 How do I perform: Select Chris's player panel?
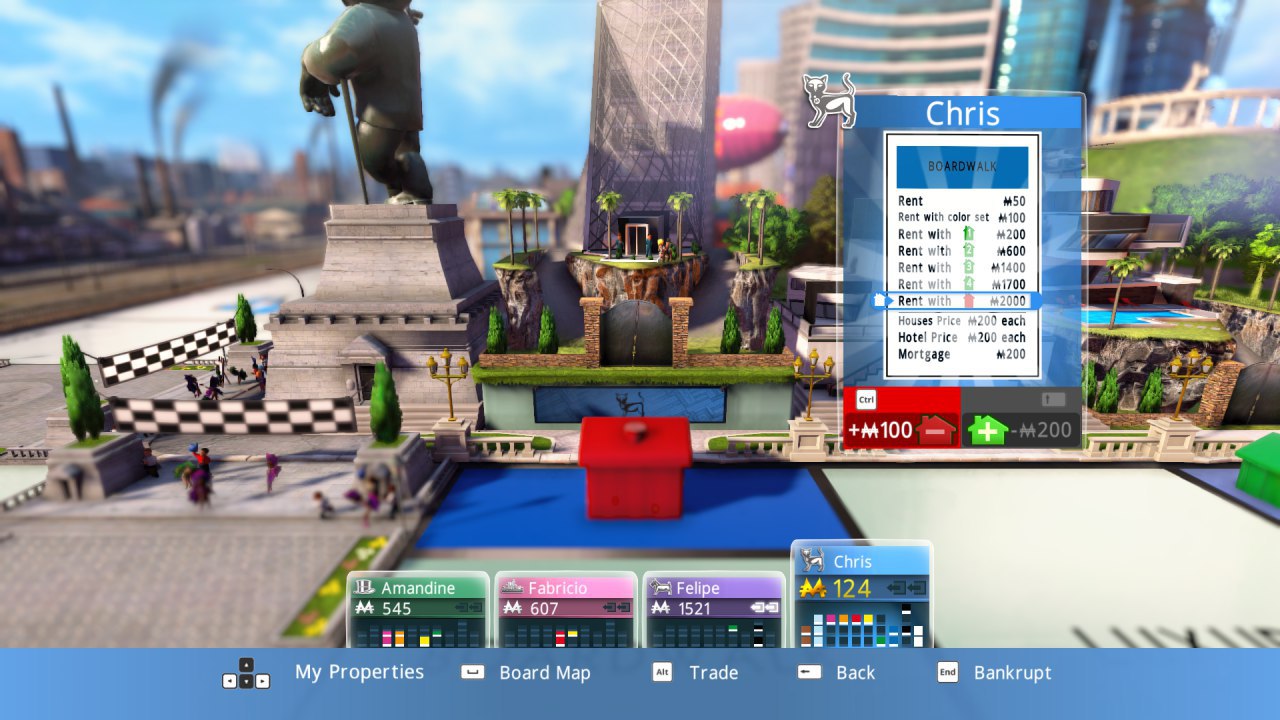[x=862, y=595]
